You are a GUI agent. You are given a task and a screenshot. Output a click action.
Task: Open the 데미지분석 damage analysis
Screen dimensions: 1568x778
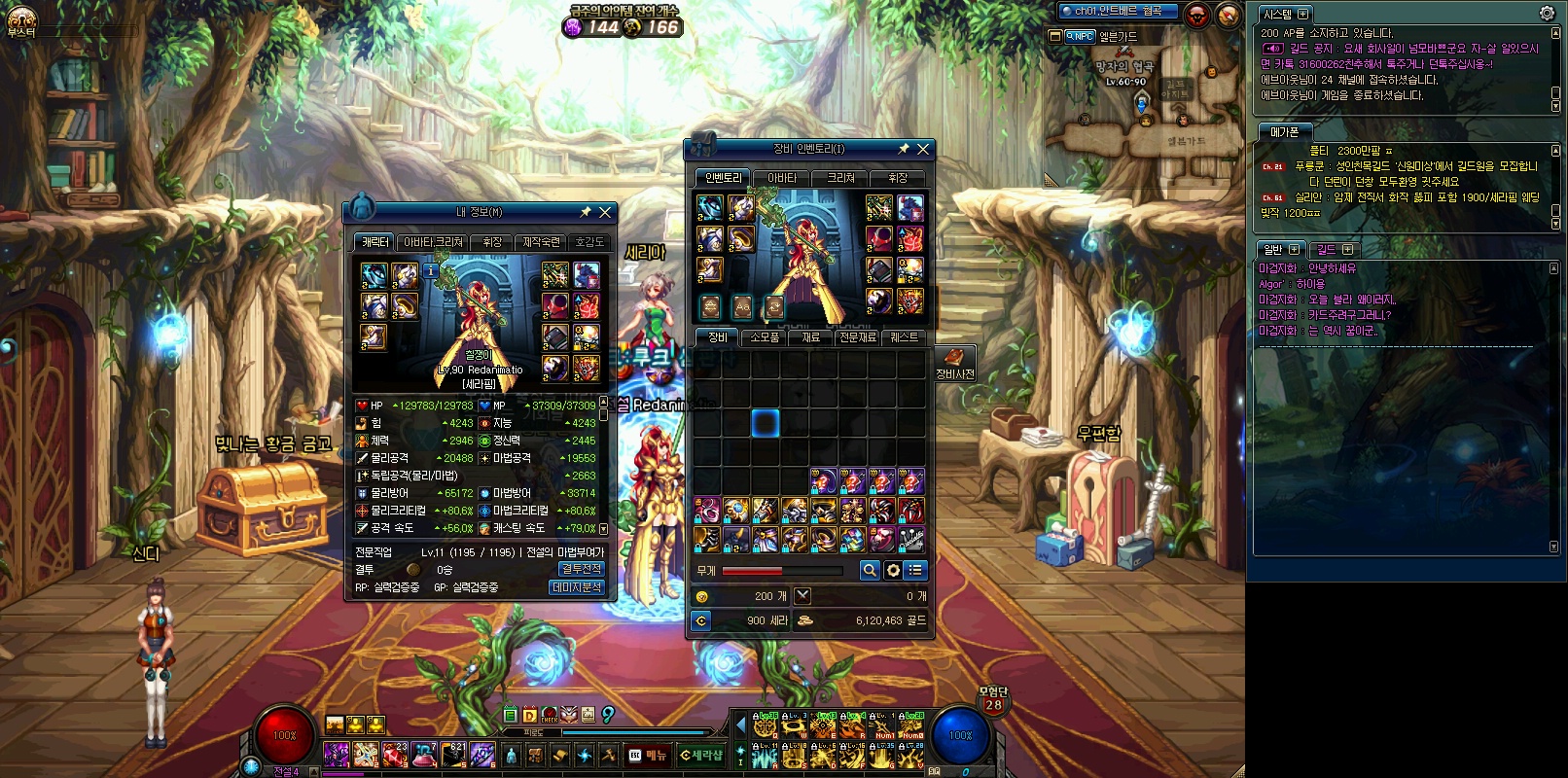click(x=578, y=587)
